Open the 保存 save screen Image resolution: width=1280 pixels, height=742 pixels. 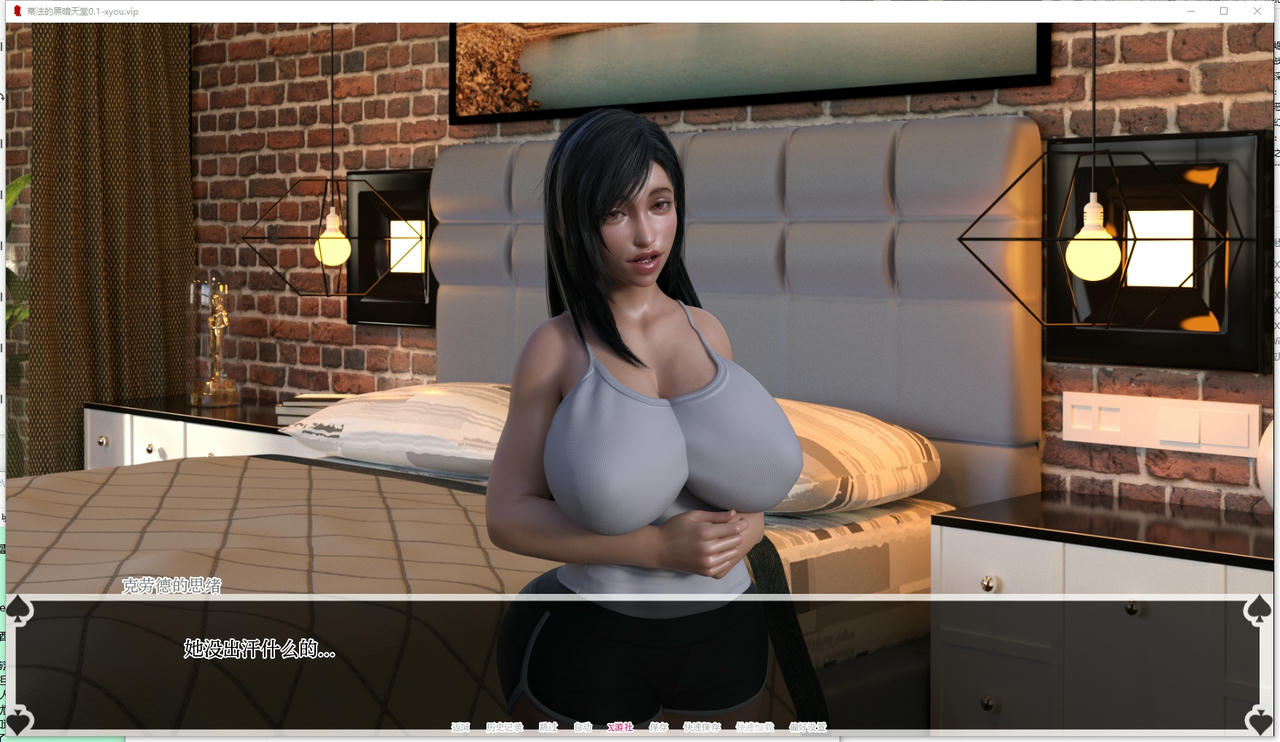pos(658,729)
